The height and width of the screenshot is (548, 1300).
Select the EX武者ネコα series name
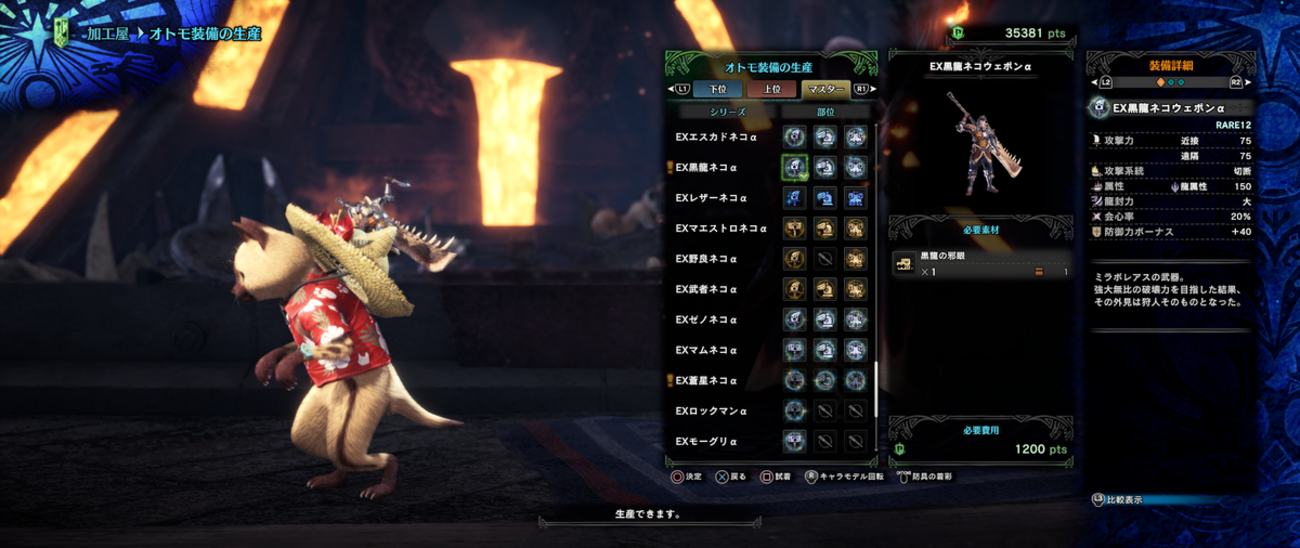(706, 290)
